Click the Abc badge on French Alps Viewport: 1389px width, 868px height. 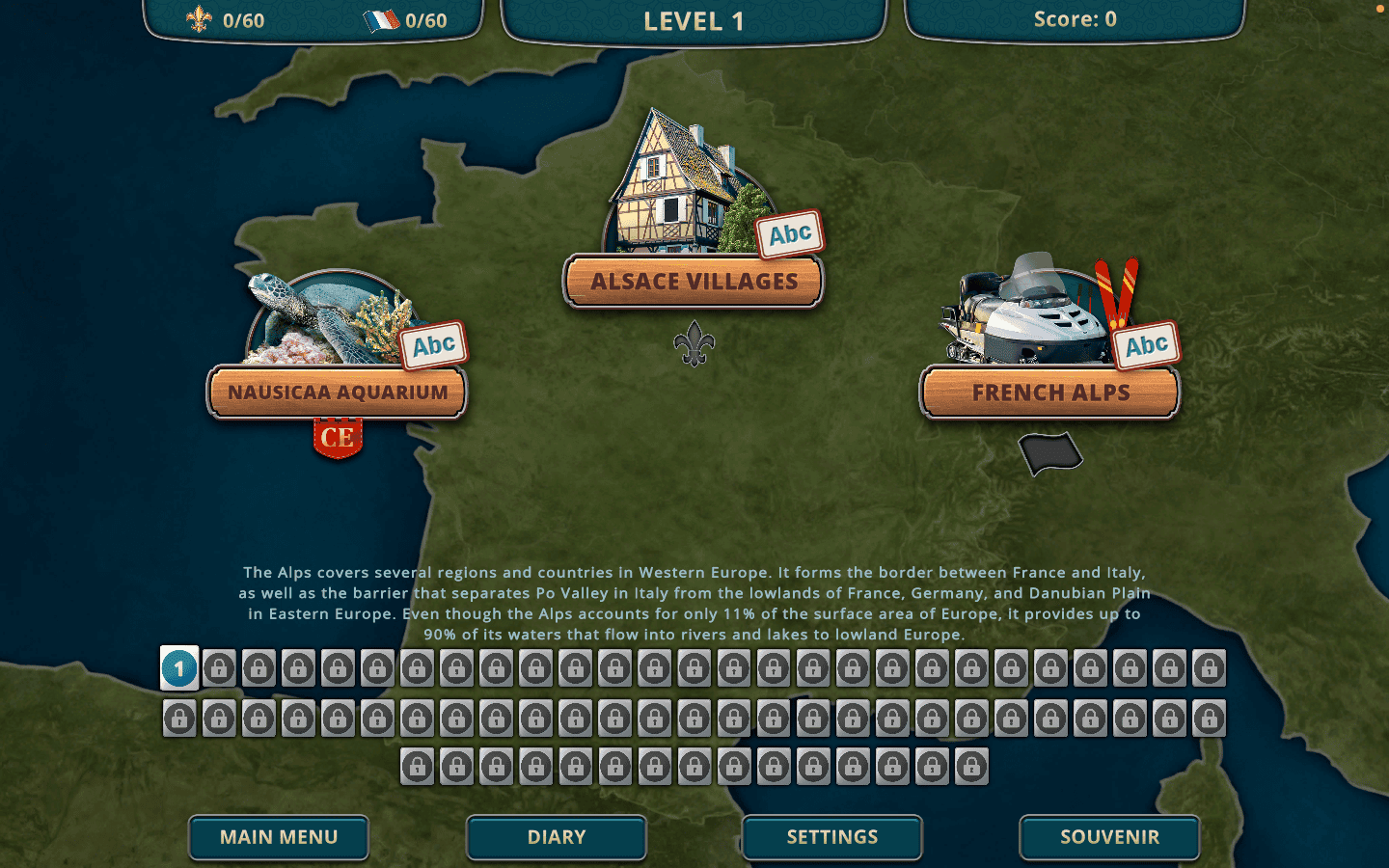(x=1146, y=345)
